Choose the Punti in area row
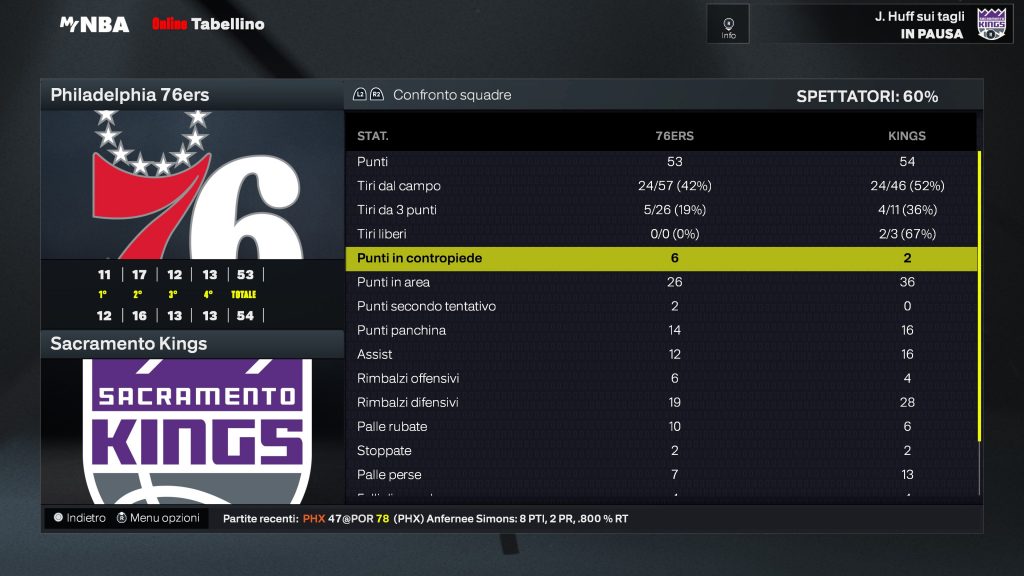1024x576 pixels. coord(660,282)
